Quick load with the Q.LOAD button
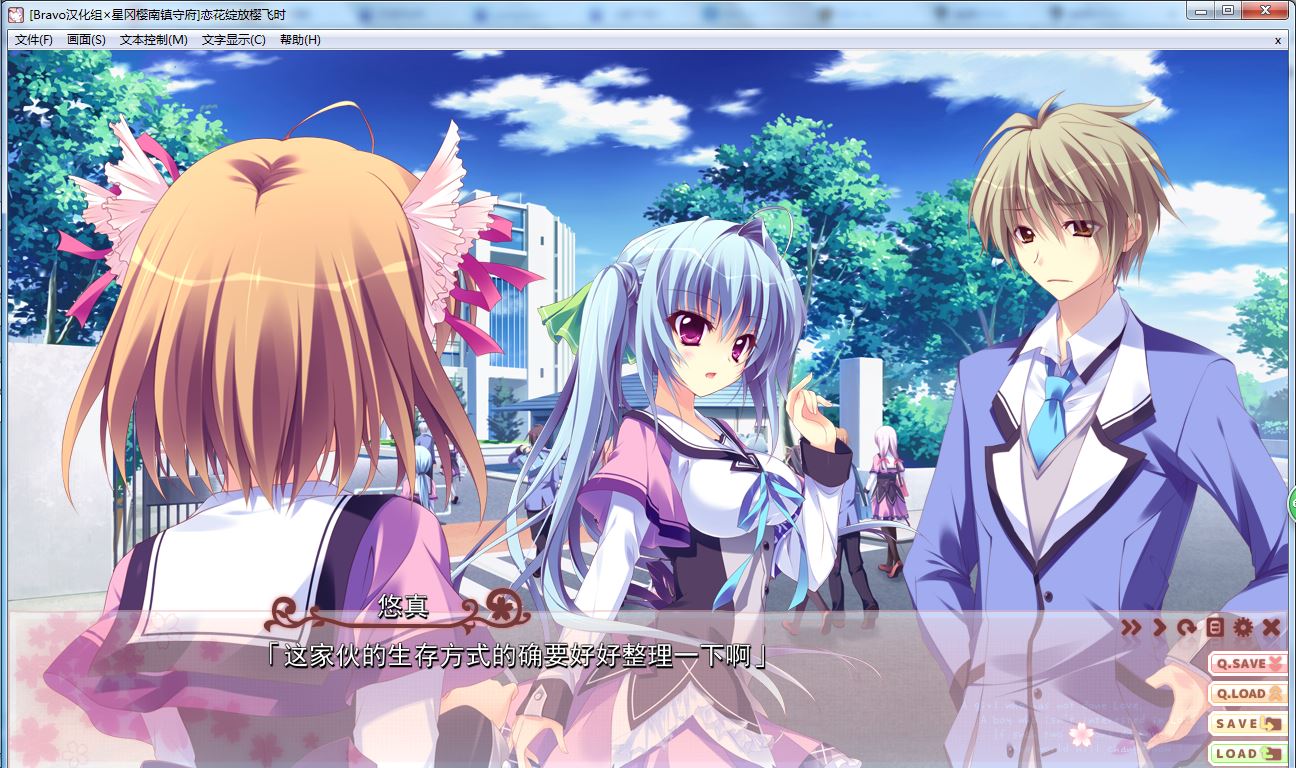The height and width of the screenshot is (768, 1296). (1248, 693)
